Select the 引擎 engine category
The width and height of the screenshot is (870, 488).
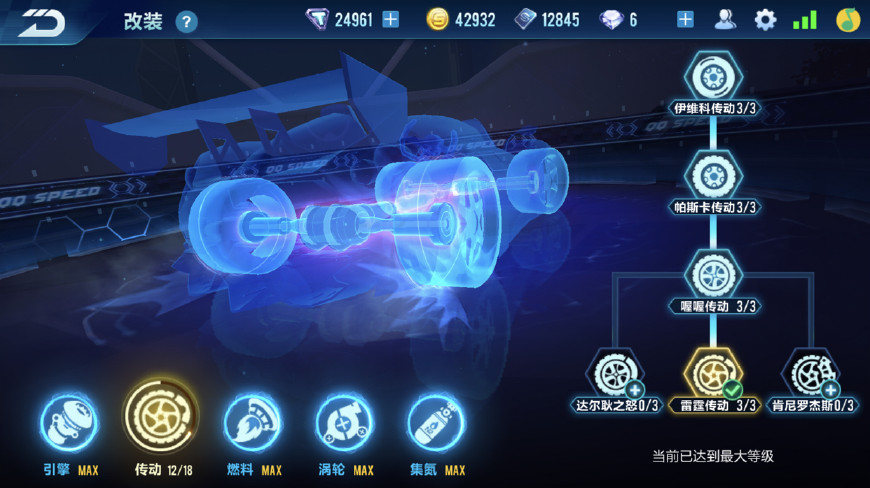pyautogui.click(x=69, y=423)
